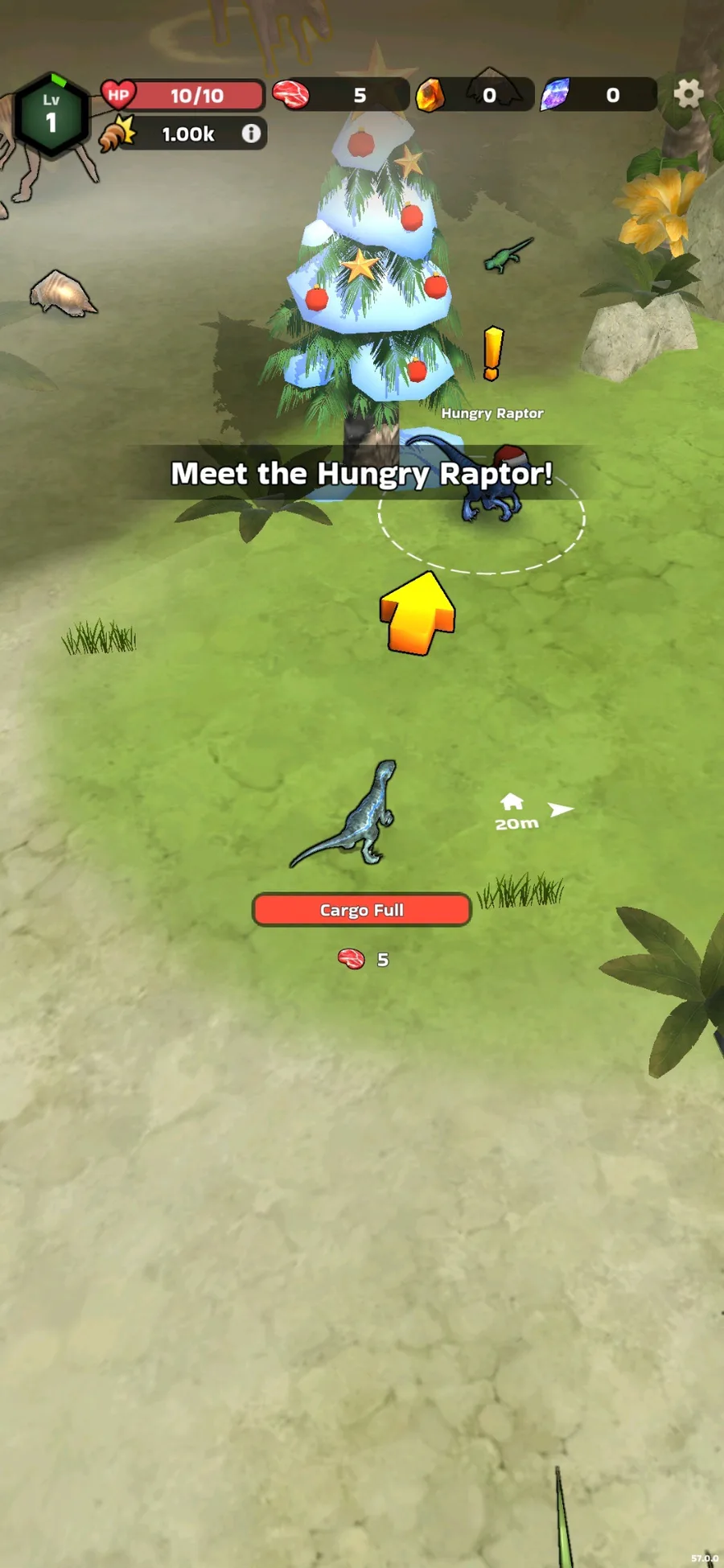Open the level 1 hexagon badge
This screenshot has height=1568, width=724.
tap(51, 114)
